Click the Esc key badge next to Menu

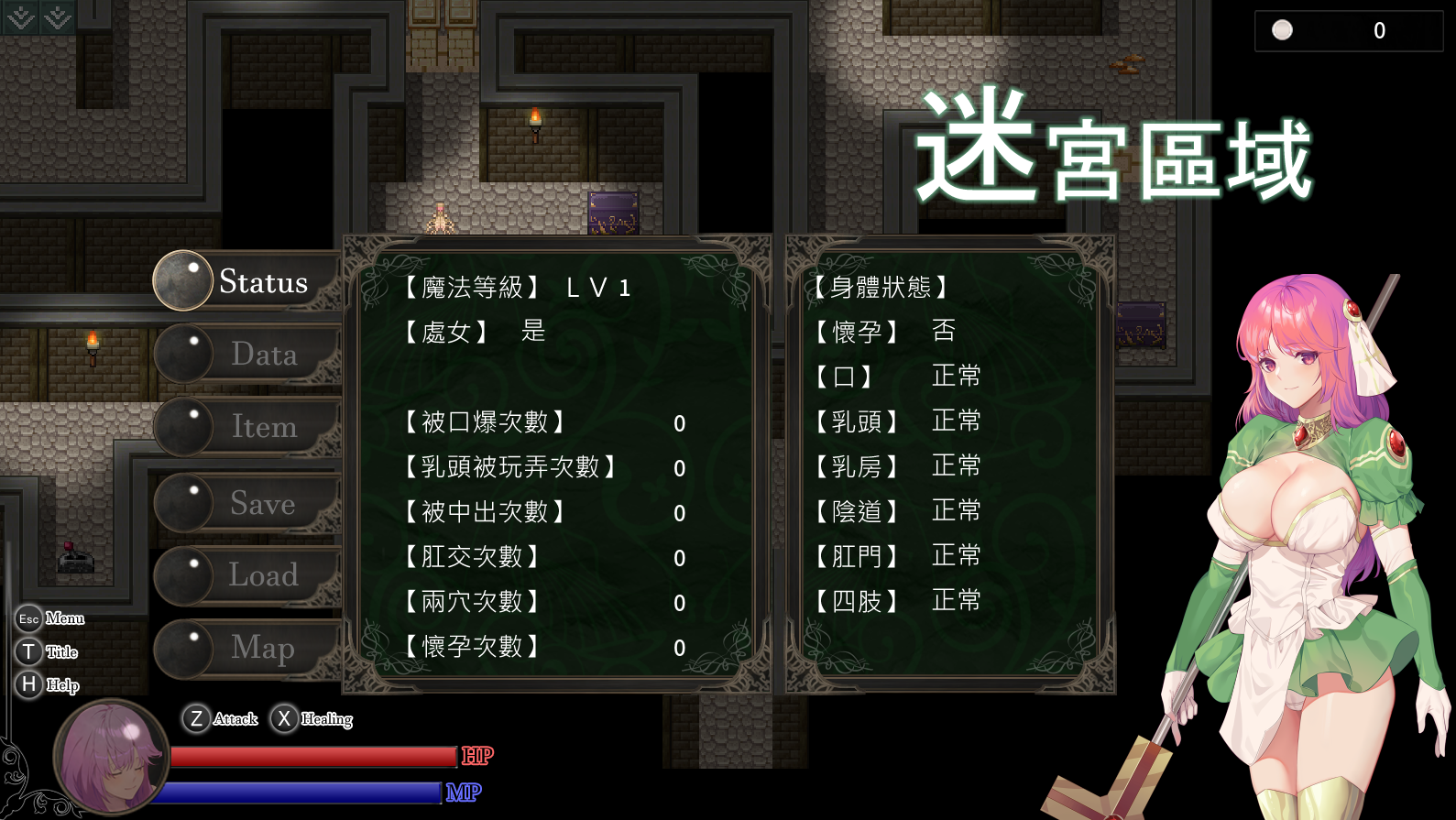click(27, 618)
